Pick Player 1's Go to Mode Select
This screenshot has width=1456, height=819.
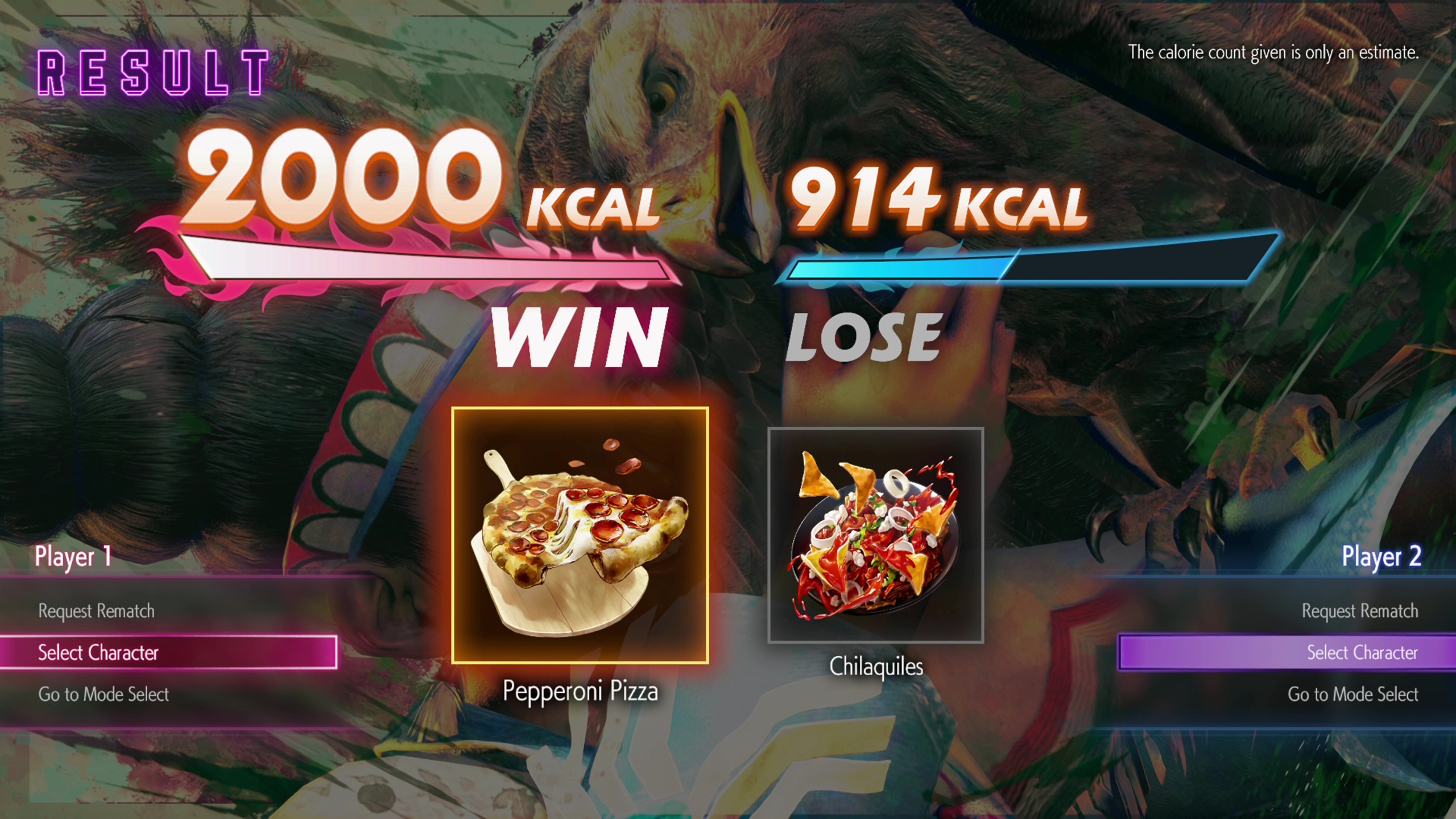(104, 694)
